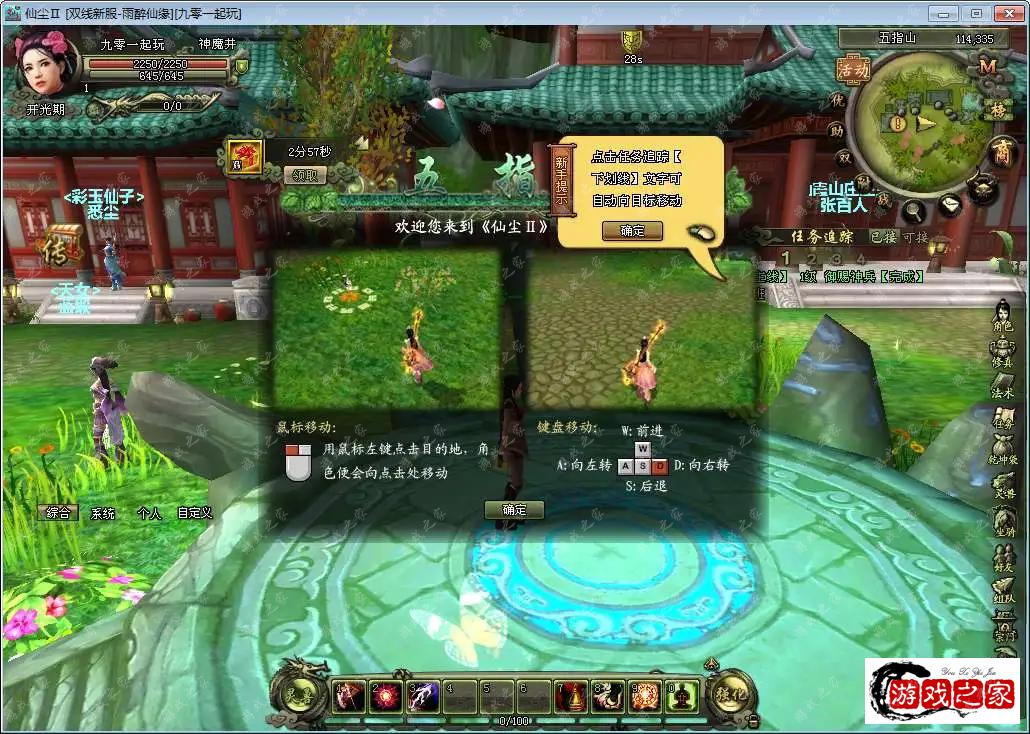Open the 榜 rankings button
1030x734 pixels.
tap(996, 110)
